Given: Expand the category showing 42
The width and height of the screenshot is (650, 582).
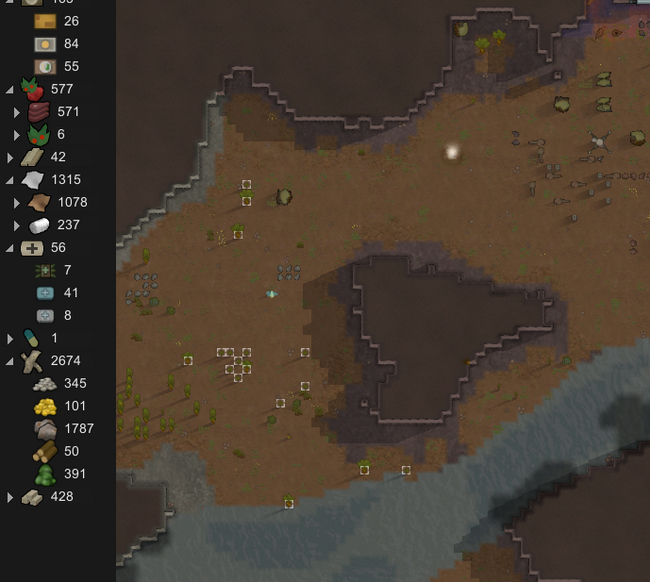Looking at the screenshot, I should [x=10, y=157].
